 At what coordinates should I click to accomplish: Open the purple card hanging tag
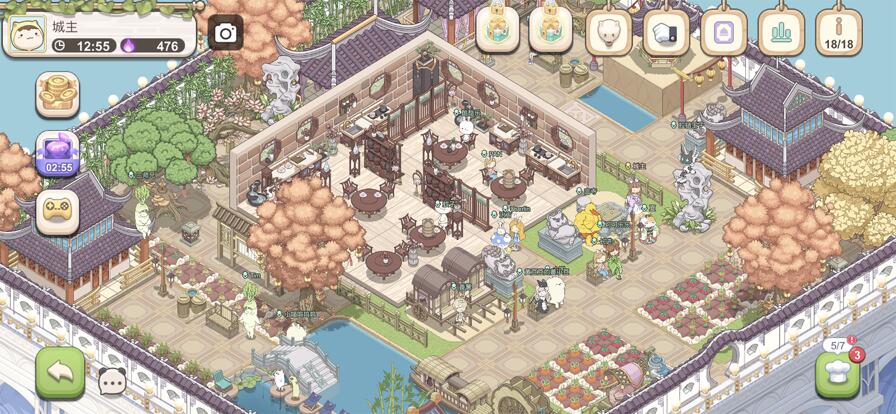click(723, 32)
